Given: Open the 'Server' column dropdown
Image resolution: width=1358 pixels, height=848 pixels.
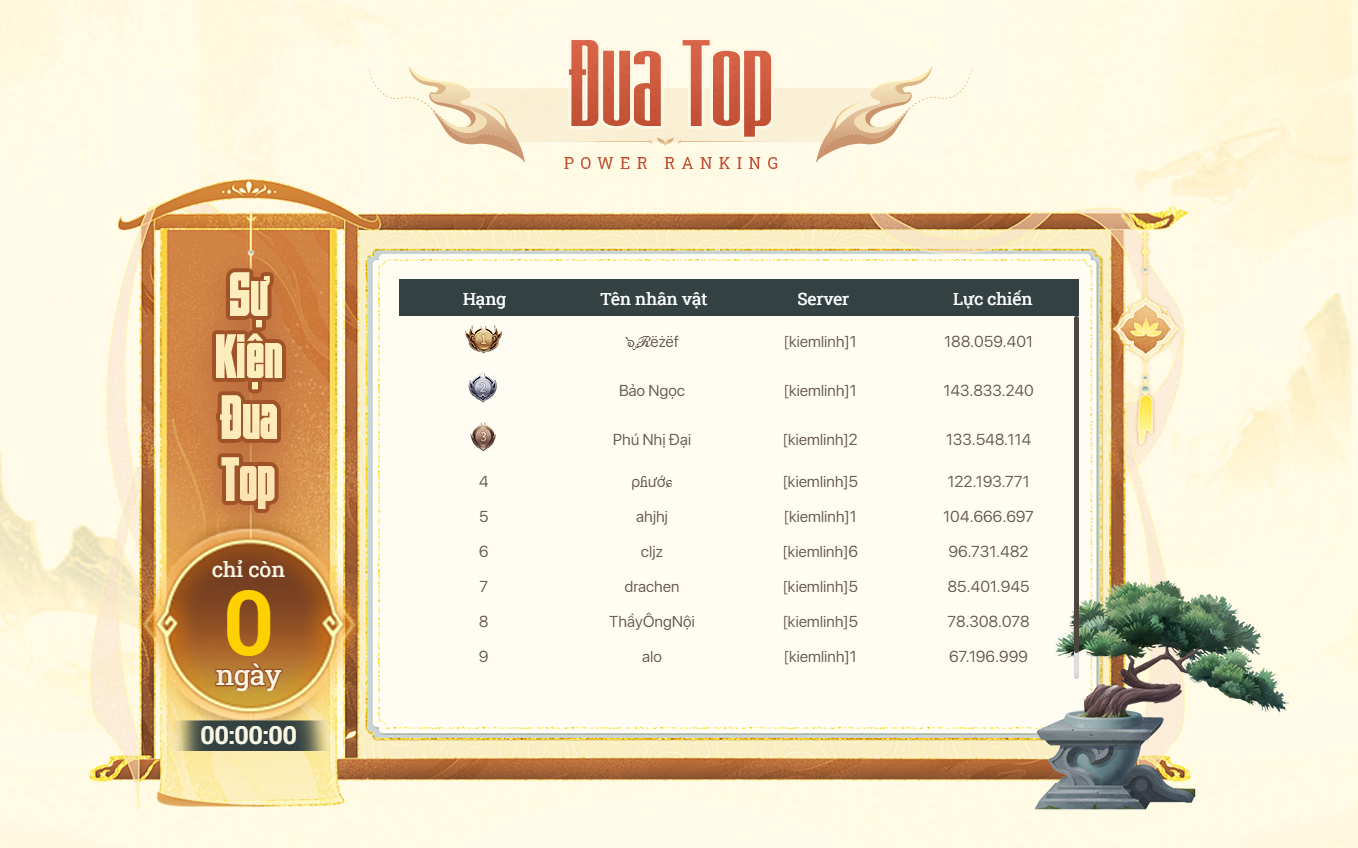Looking at the screenshot, I should tap(823, 298).
